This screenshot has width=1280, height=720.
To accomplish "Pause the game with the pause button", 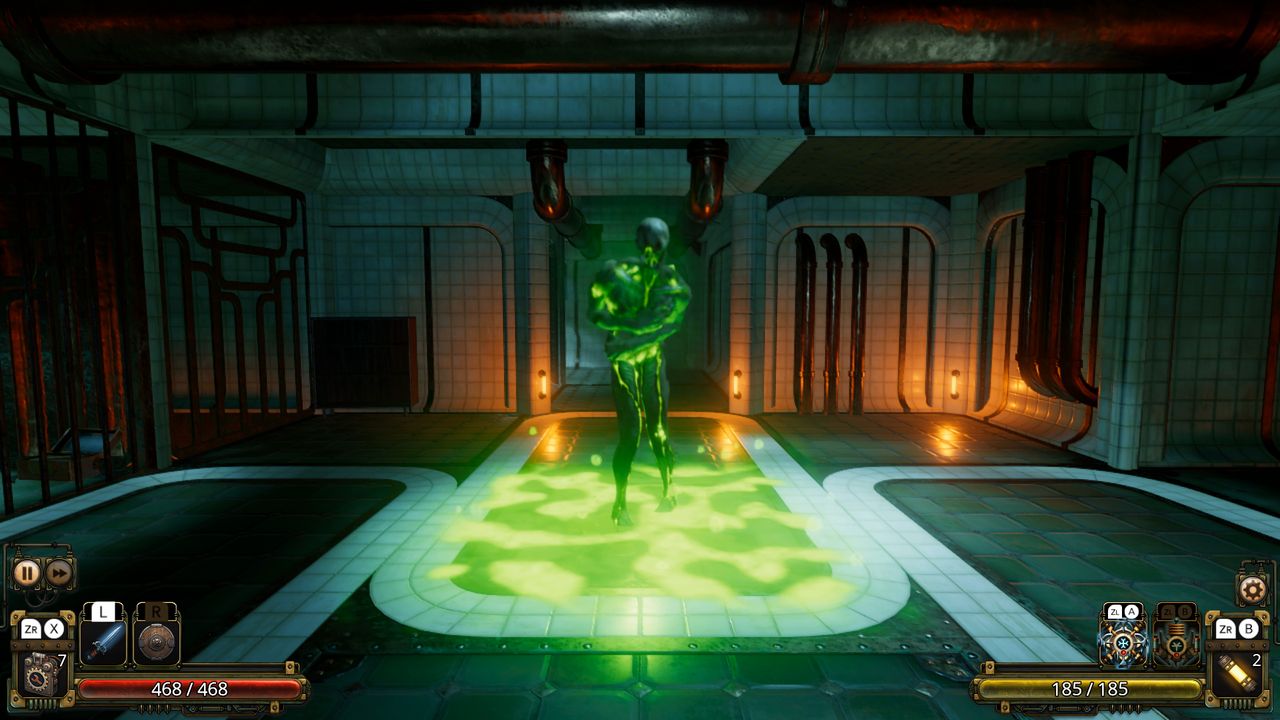I will pos(28,573).
